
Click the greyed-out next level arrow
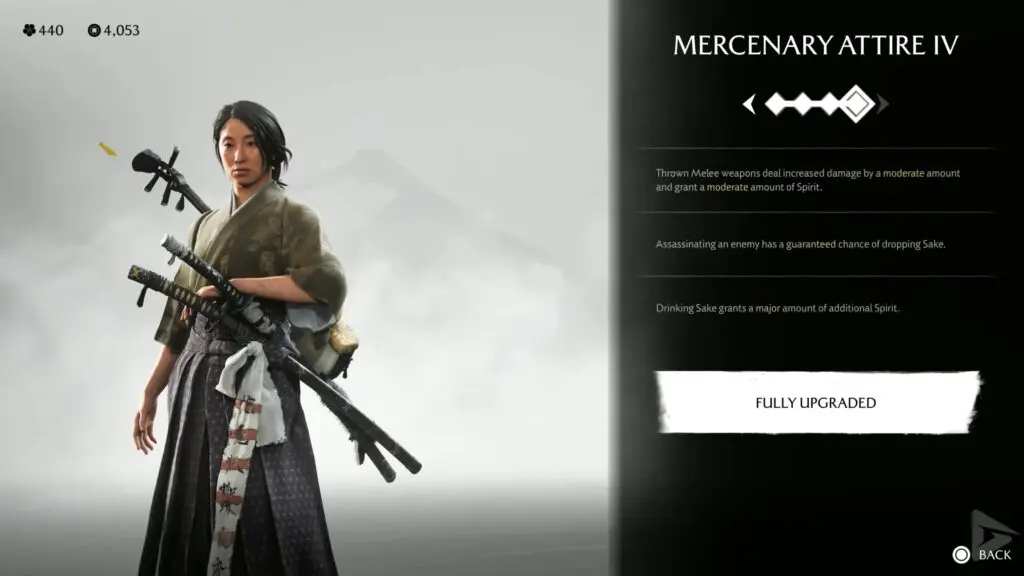click(883, 104)
